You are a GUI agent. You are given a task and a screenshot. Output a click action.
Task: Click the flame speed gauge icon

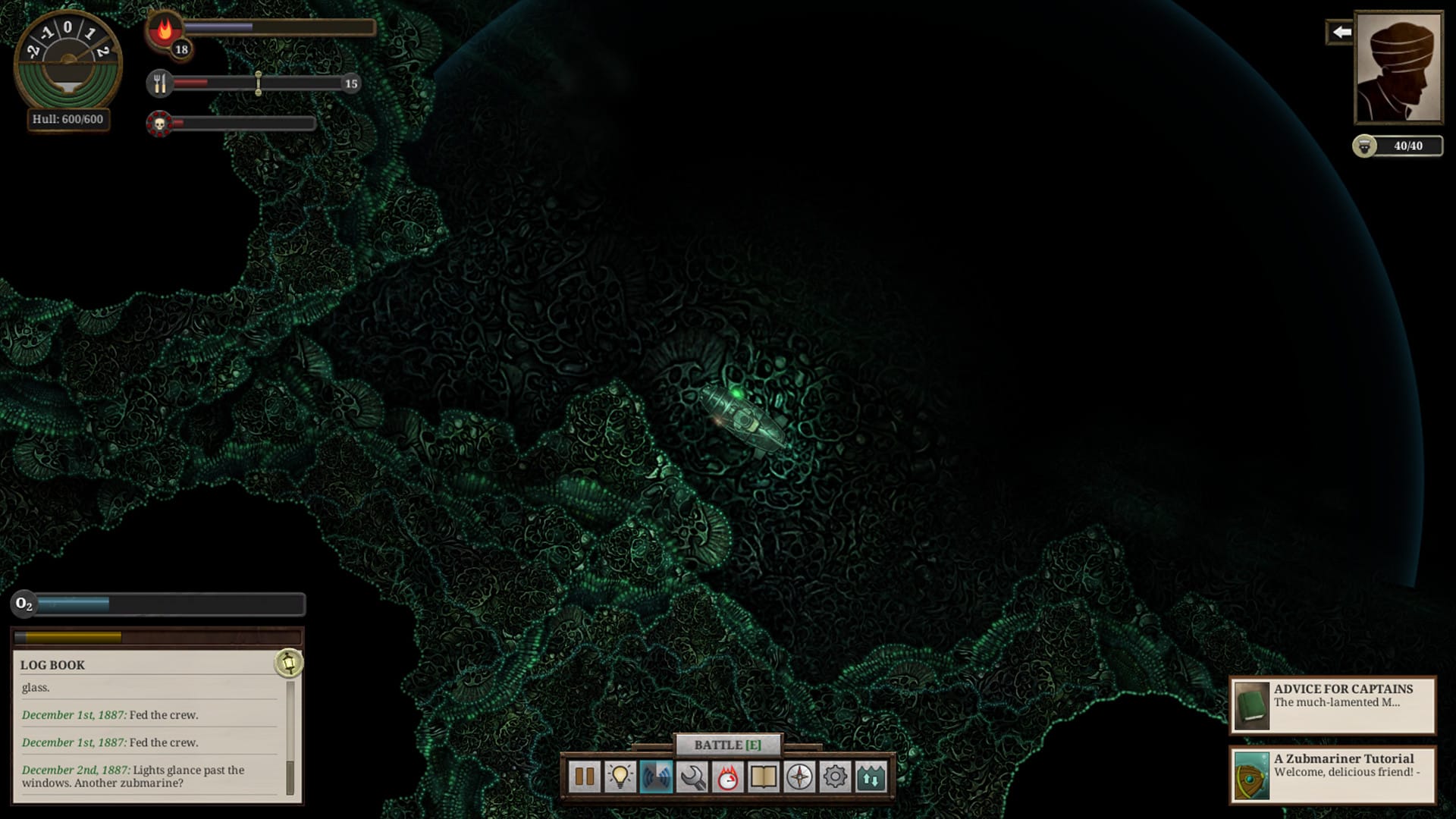(730, 777)
